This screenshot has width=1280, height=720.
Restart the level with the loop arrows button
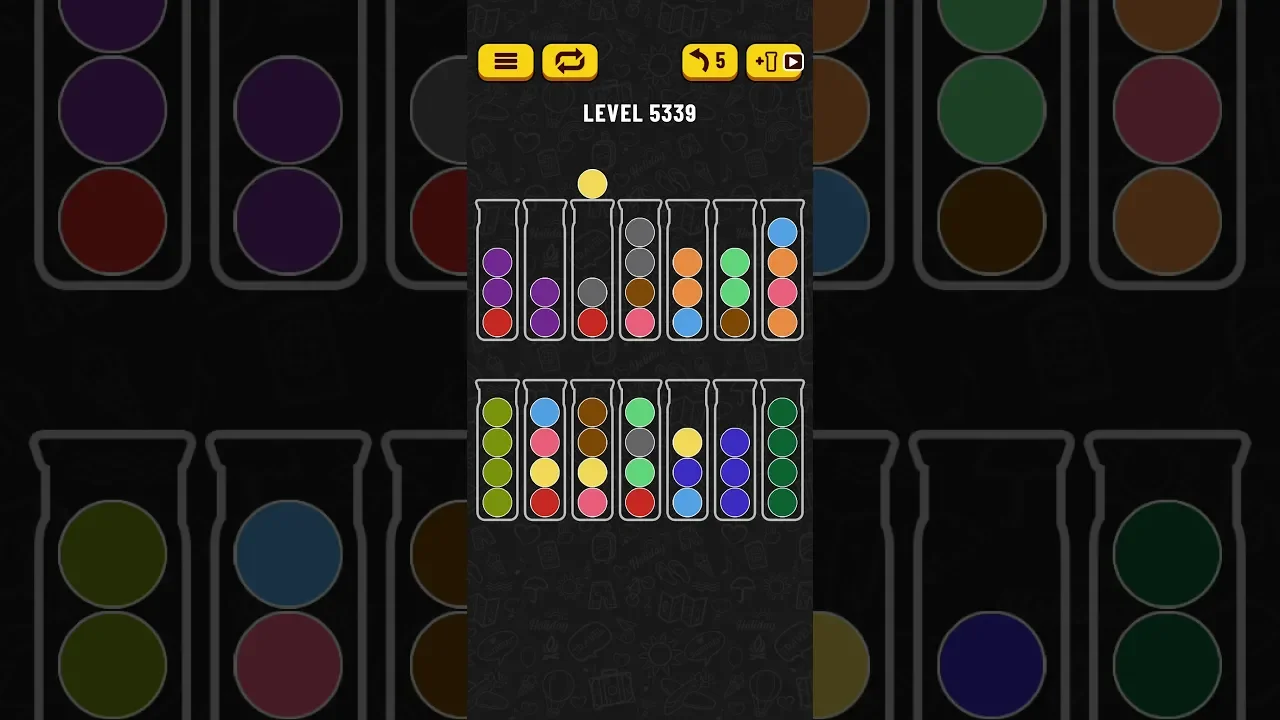click(570, 62)
